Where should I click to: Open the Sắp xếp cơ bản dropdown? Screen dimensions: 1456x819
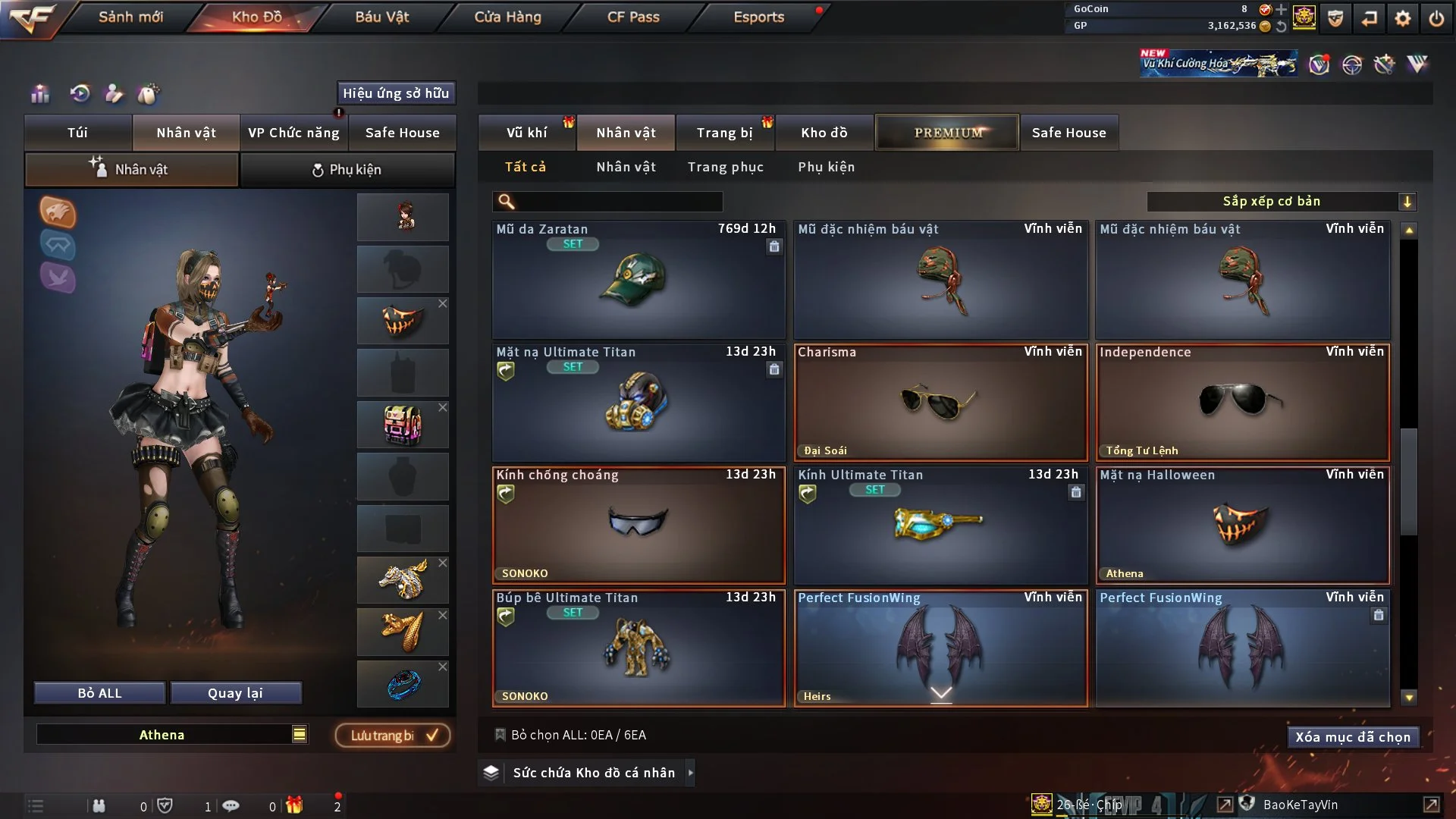tap(1281, 201)
